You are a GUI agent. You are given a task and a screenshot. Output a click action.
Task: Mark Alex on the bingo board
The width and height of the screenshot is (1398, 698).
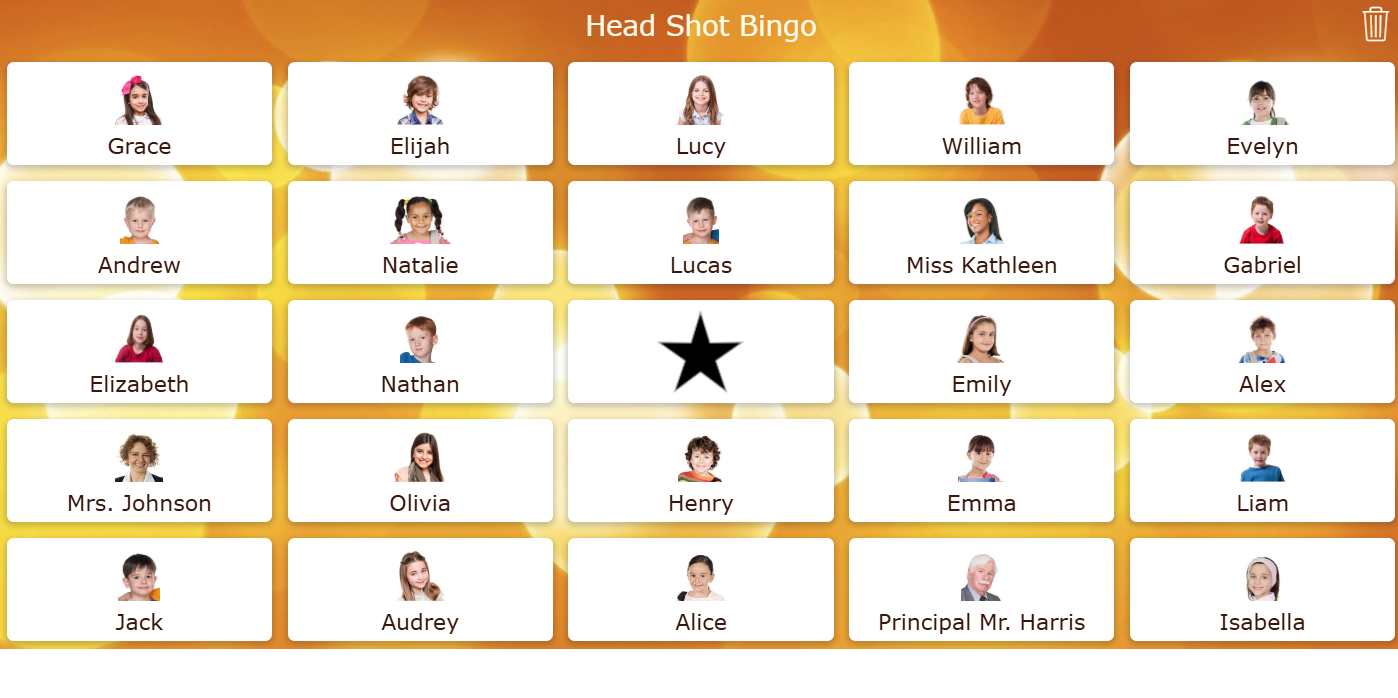click(x=1262, y=352)
